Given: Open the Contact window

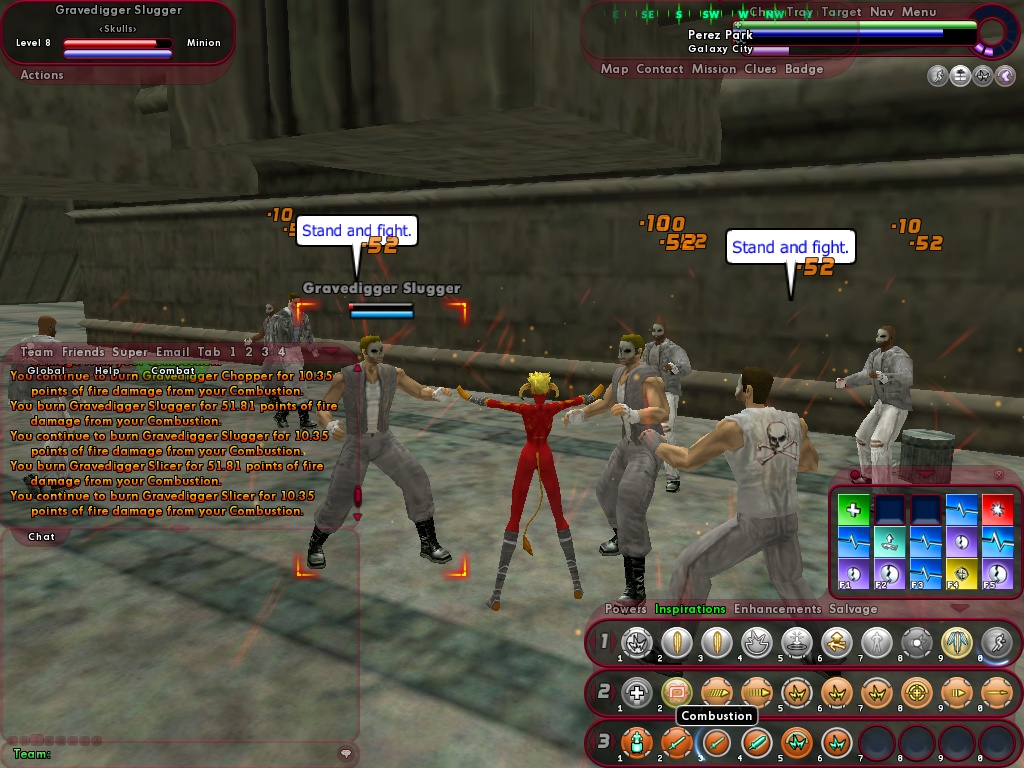Looking at the screenshot, I should coord(659,69).
